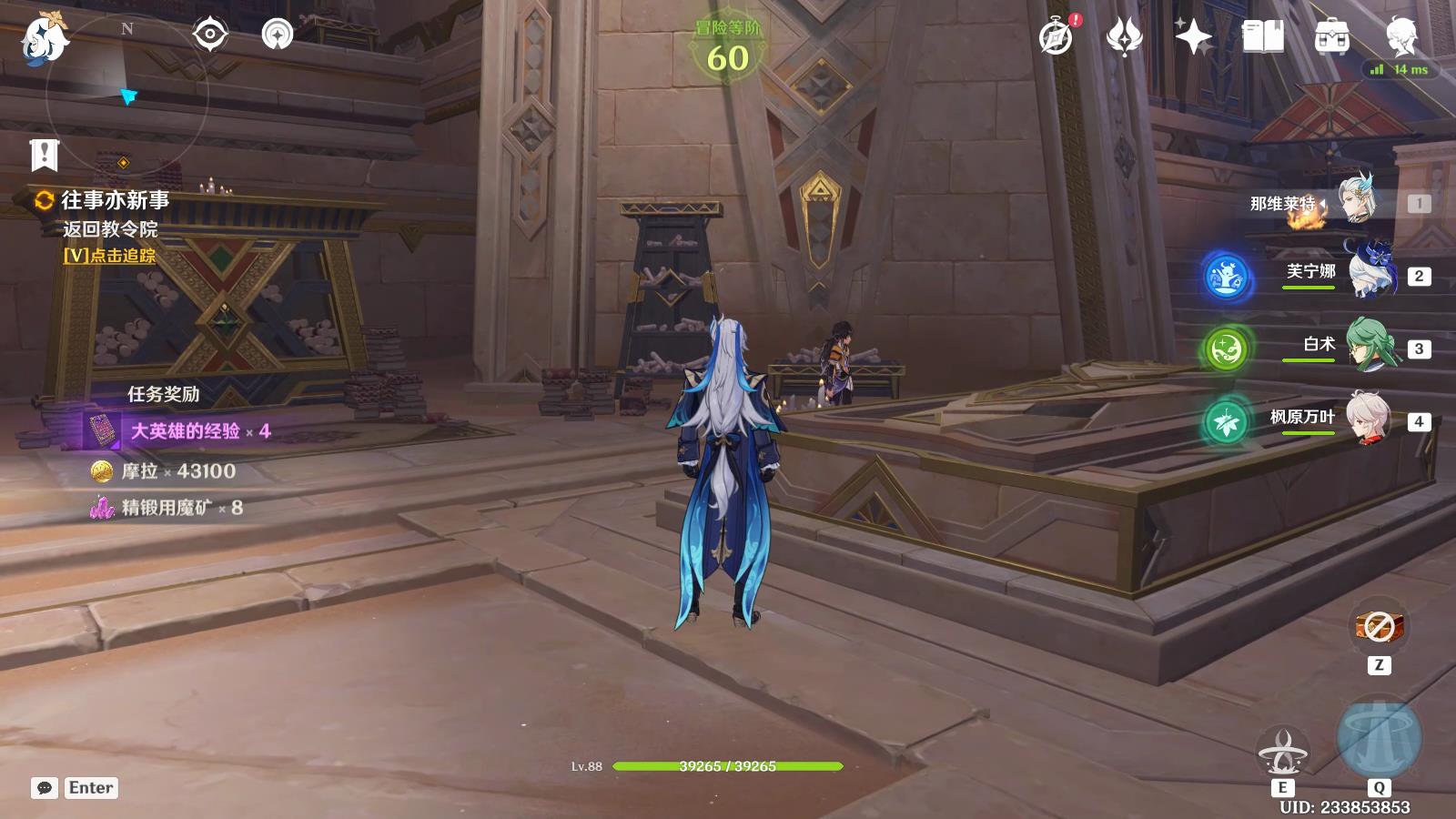
Task: Open the backpack inventory
Action: click(1331, 37)
